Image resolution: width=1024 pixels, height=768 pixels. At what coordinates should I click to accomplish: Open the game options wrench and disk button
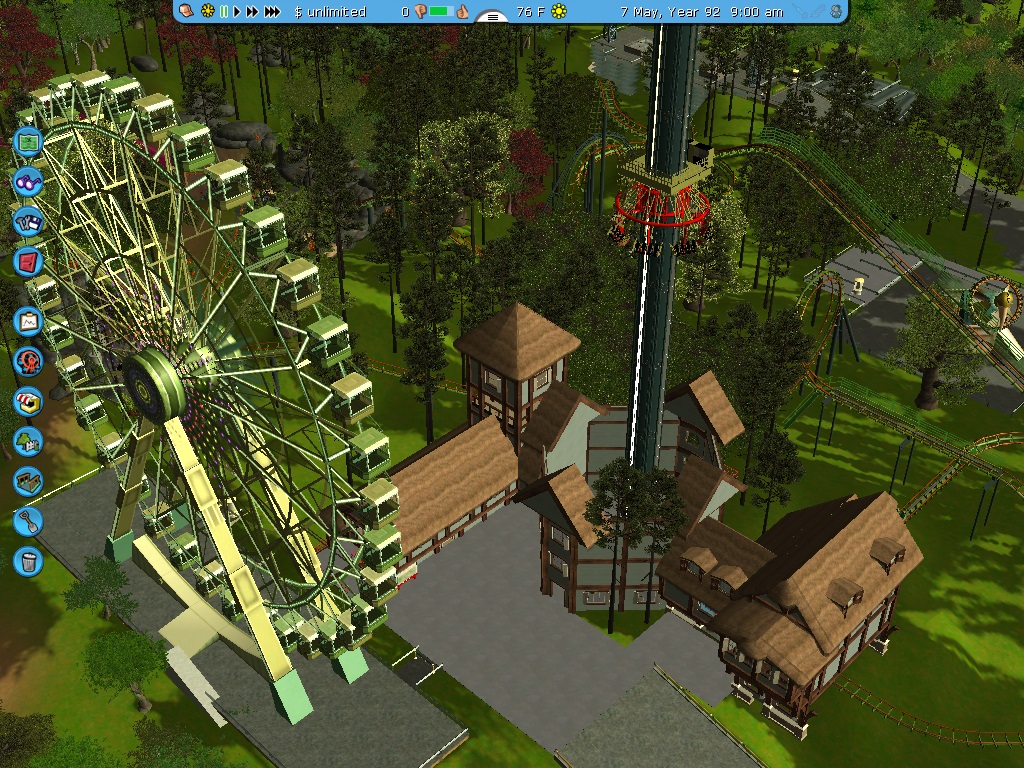(27, 220)
